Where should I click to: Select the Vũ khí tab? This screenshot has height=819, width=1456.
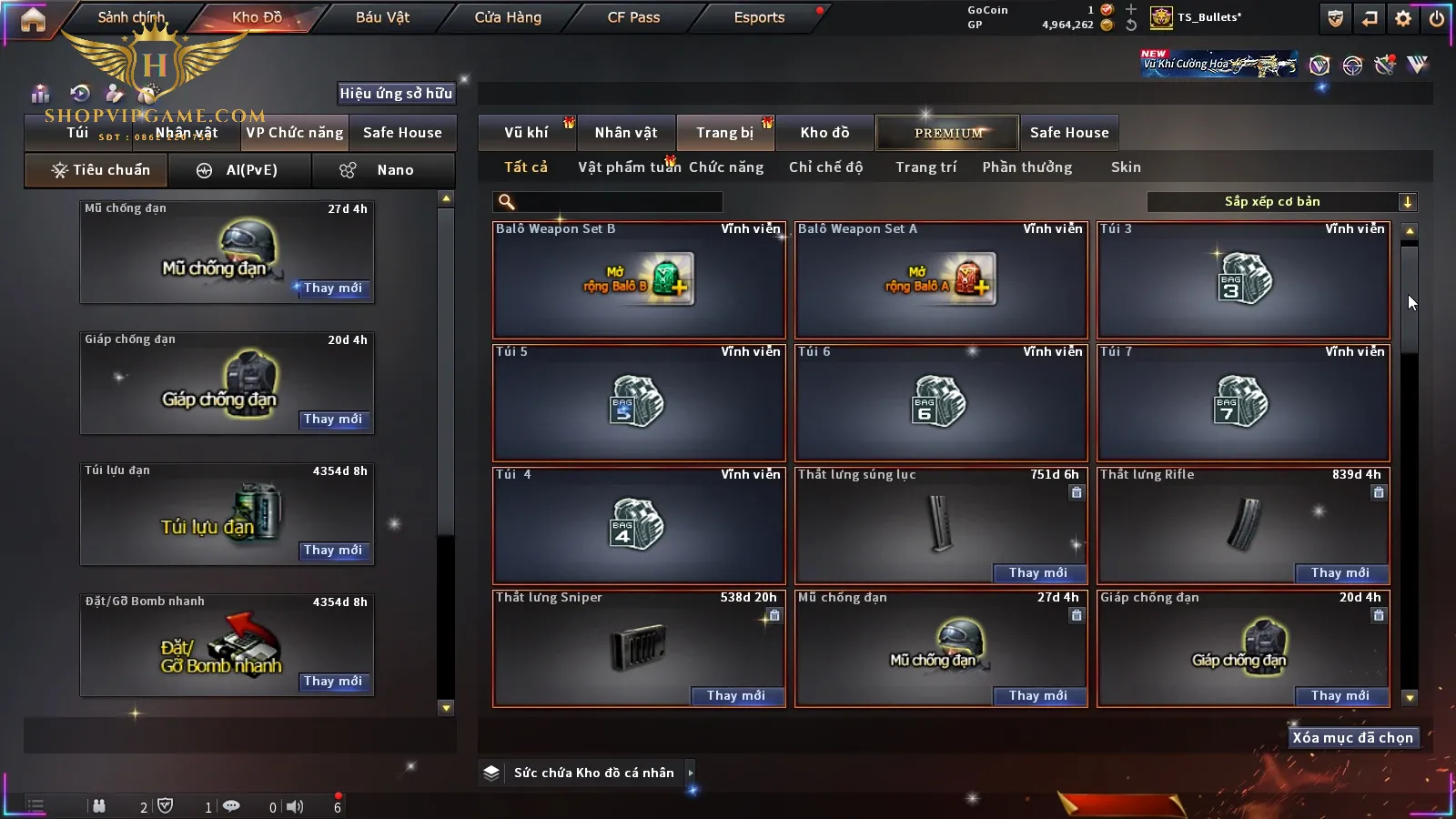pos(527,133)
